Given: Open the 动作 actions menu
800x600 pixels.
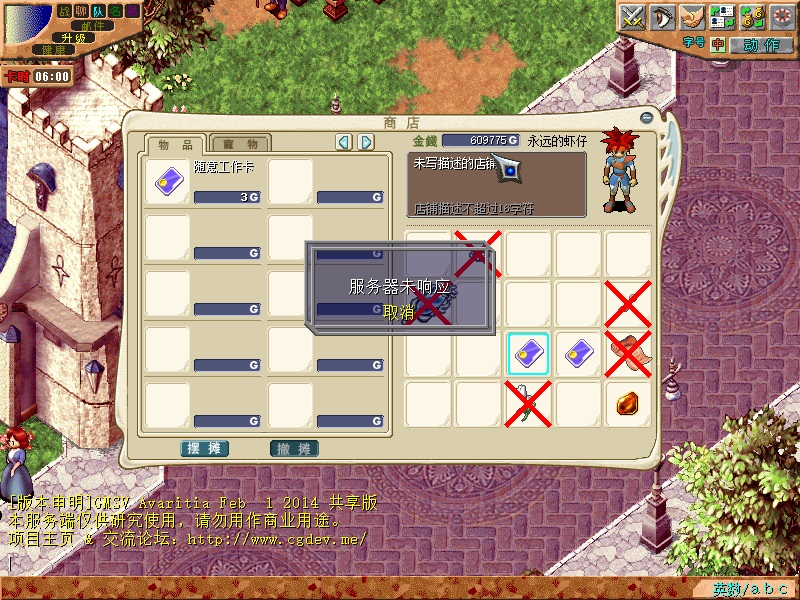Looking at the screenshot, I should [760, 45].
